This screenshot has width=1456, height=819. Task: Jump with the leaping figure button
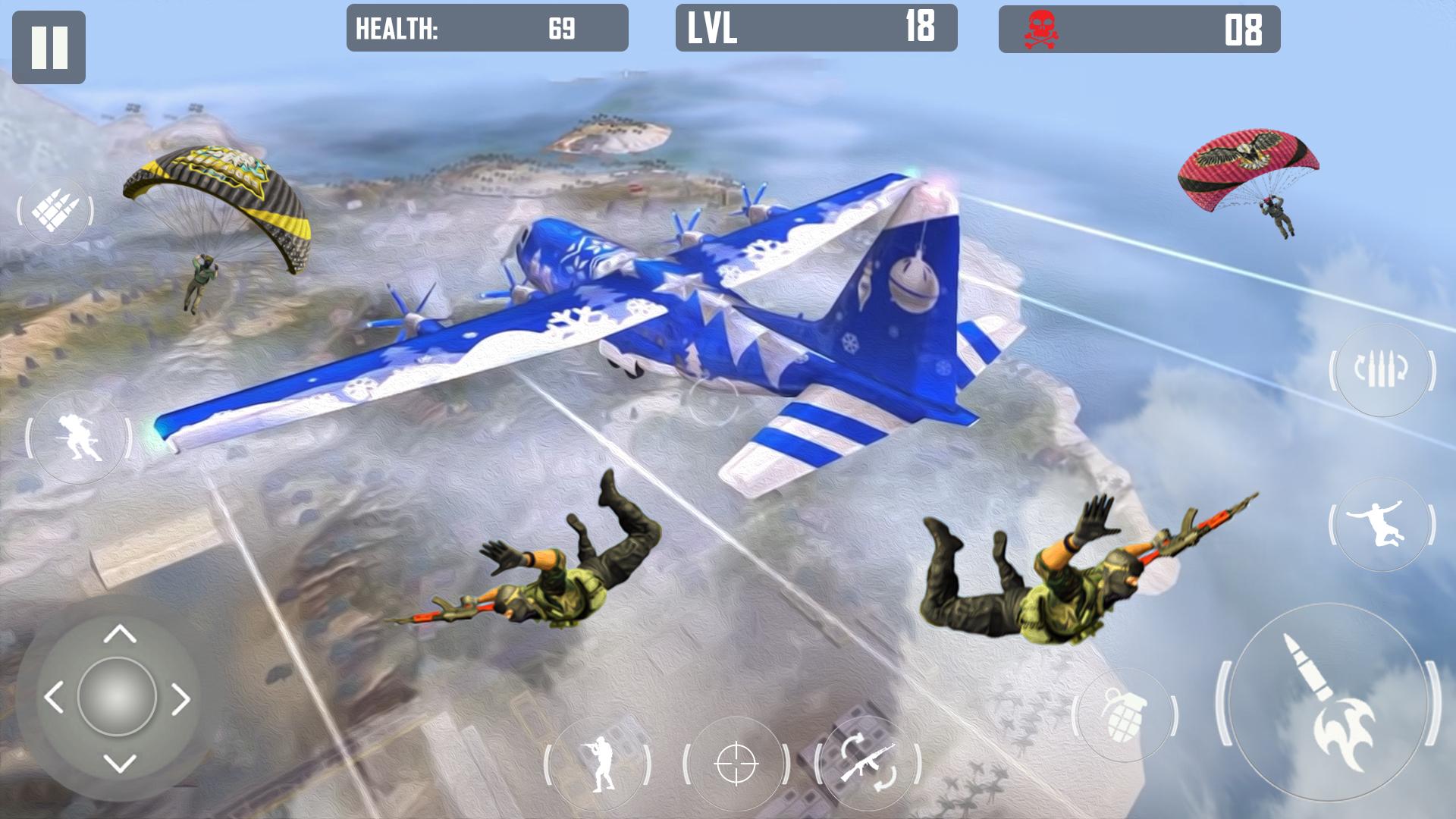1381,525
